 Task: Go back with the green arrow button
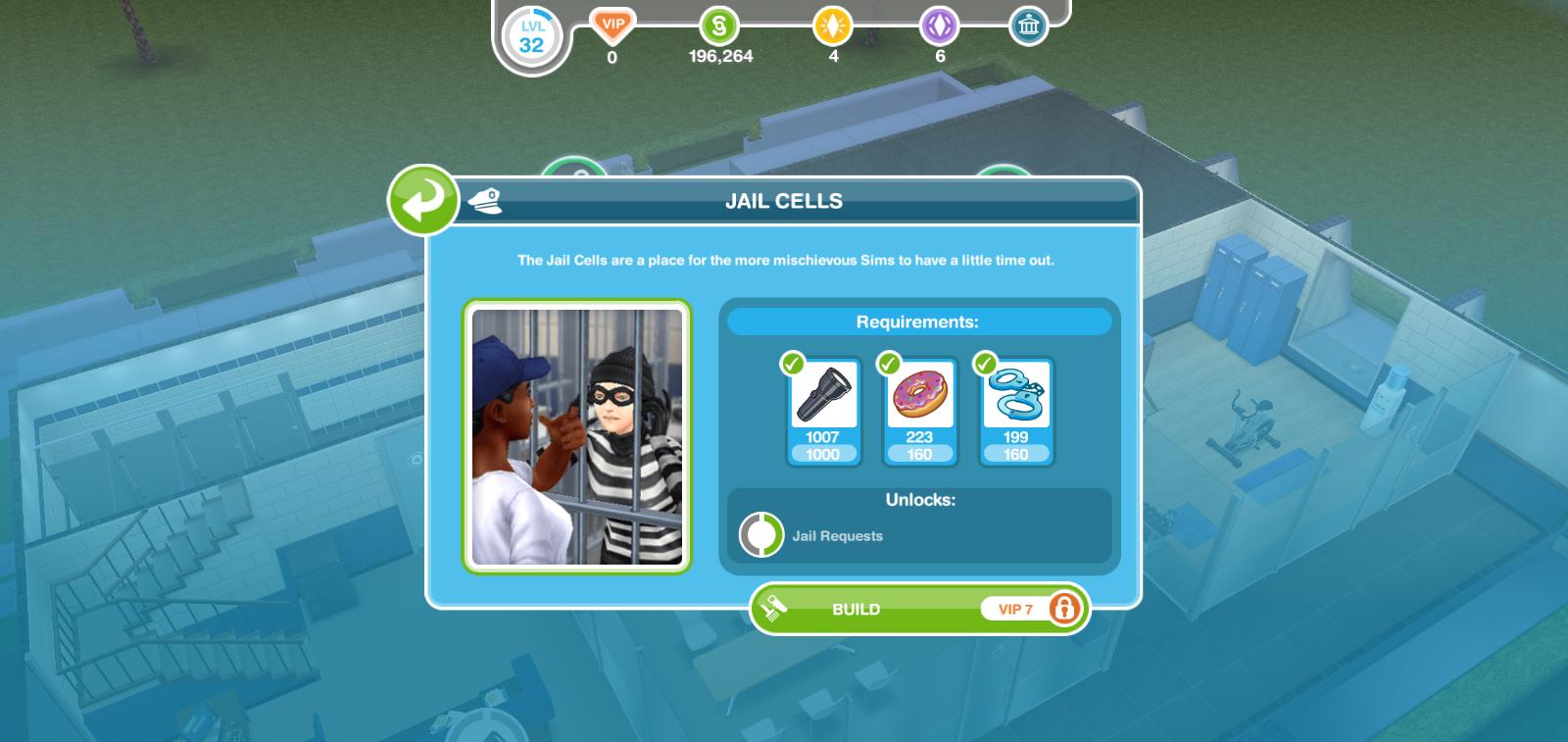point(423,200)
